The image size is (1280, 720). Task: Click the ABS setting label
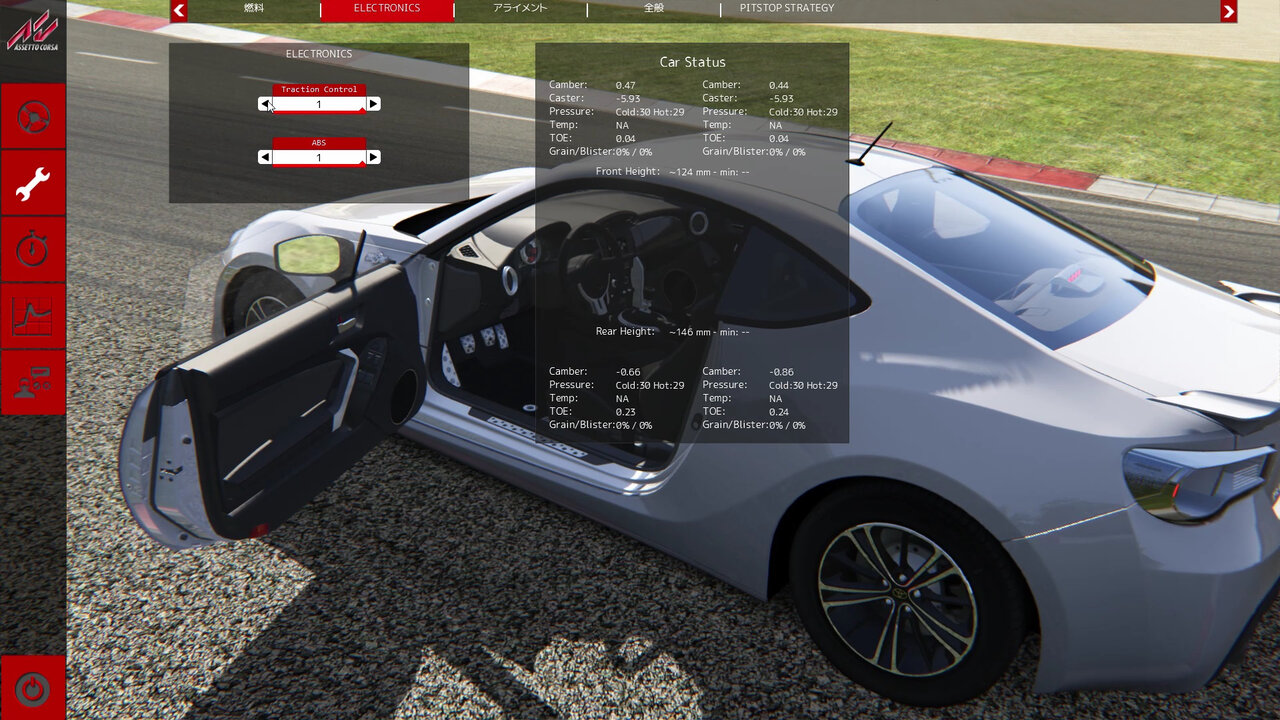[x=318, y=142]
